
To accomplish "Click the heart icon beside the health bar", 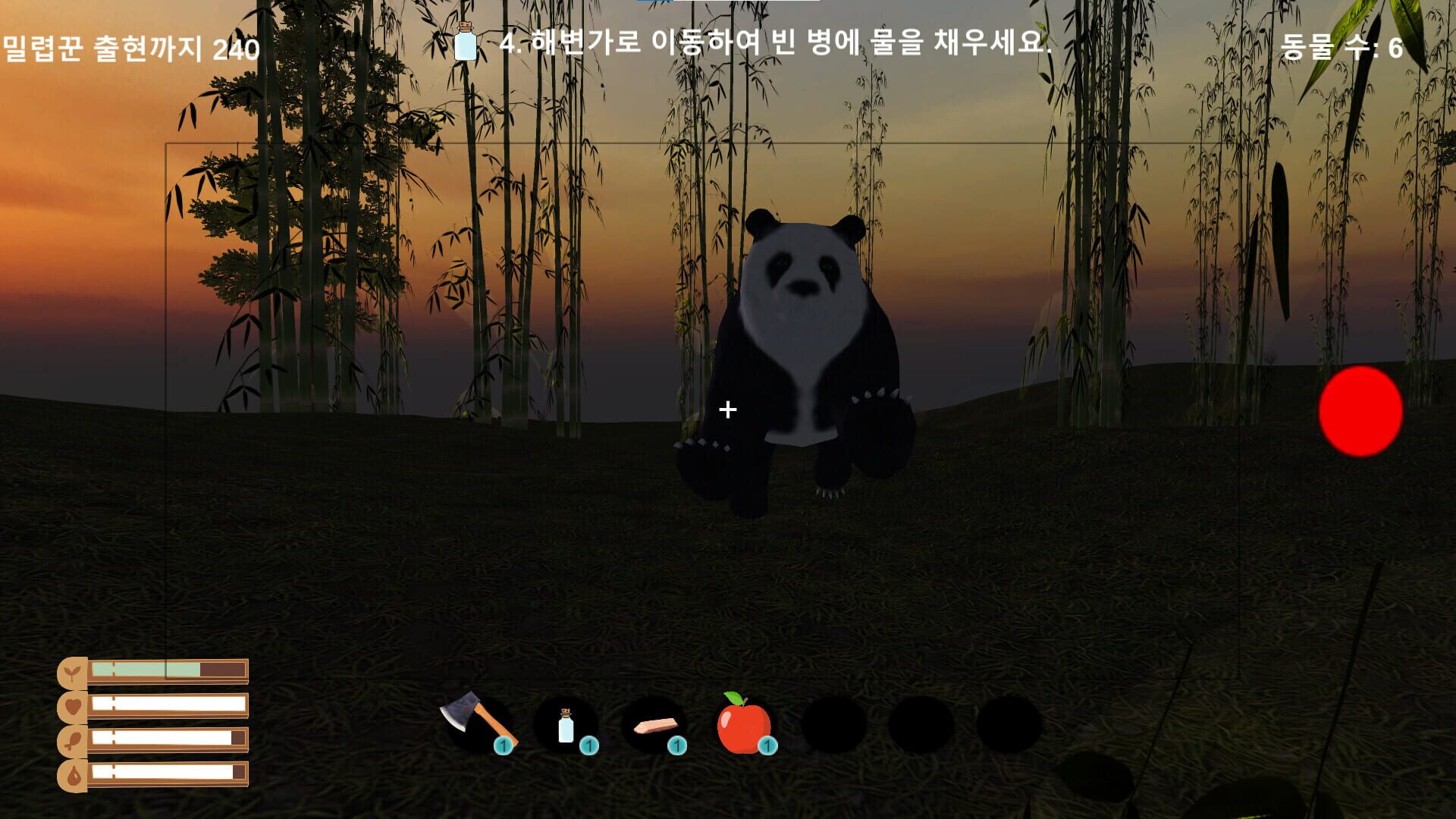I will pyautogui.click(x=74, y=706).
